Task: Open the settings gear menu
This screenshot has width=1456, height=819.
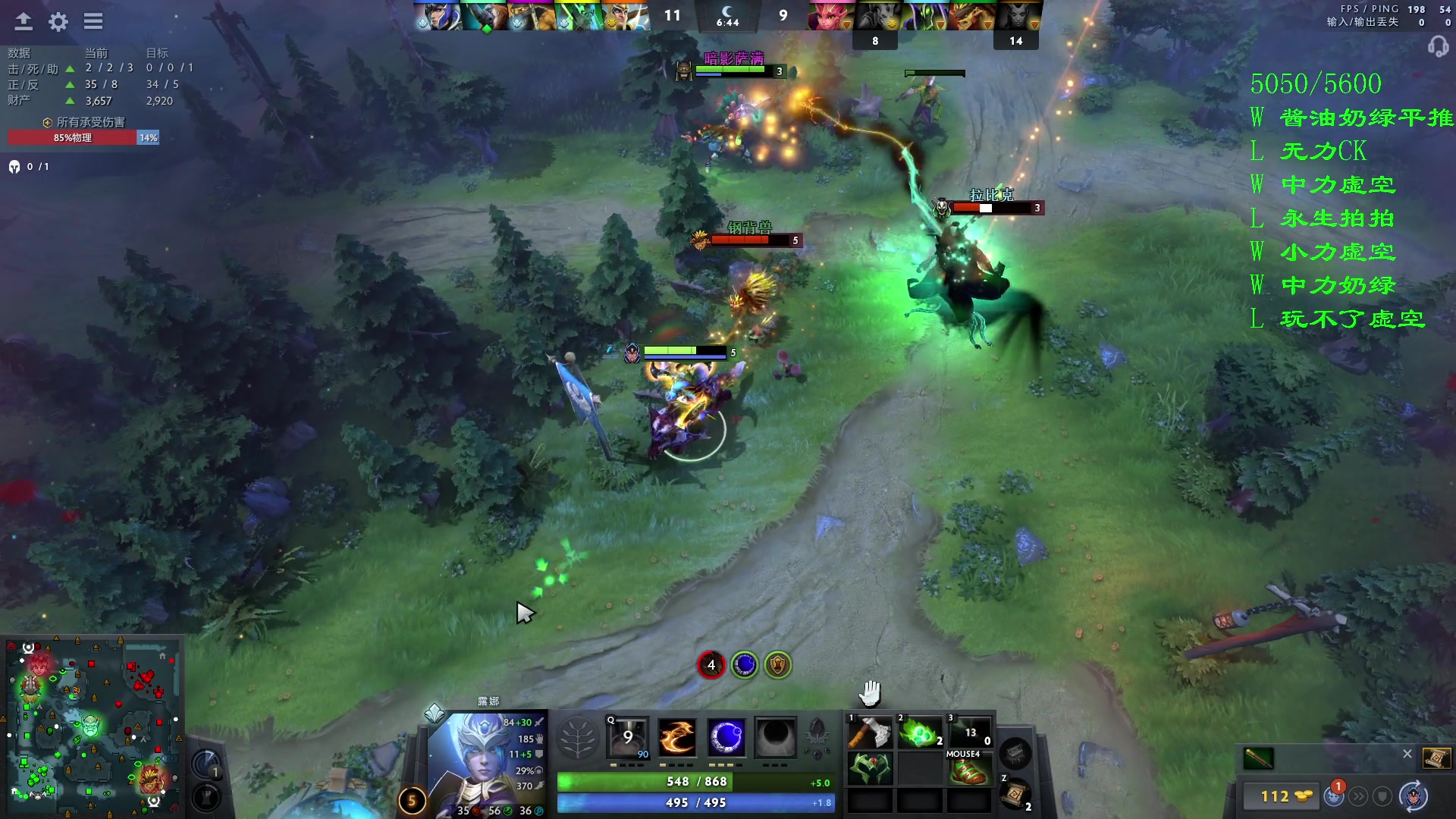Action: pyautogui.click(x=58, y=21)
